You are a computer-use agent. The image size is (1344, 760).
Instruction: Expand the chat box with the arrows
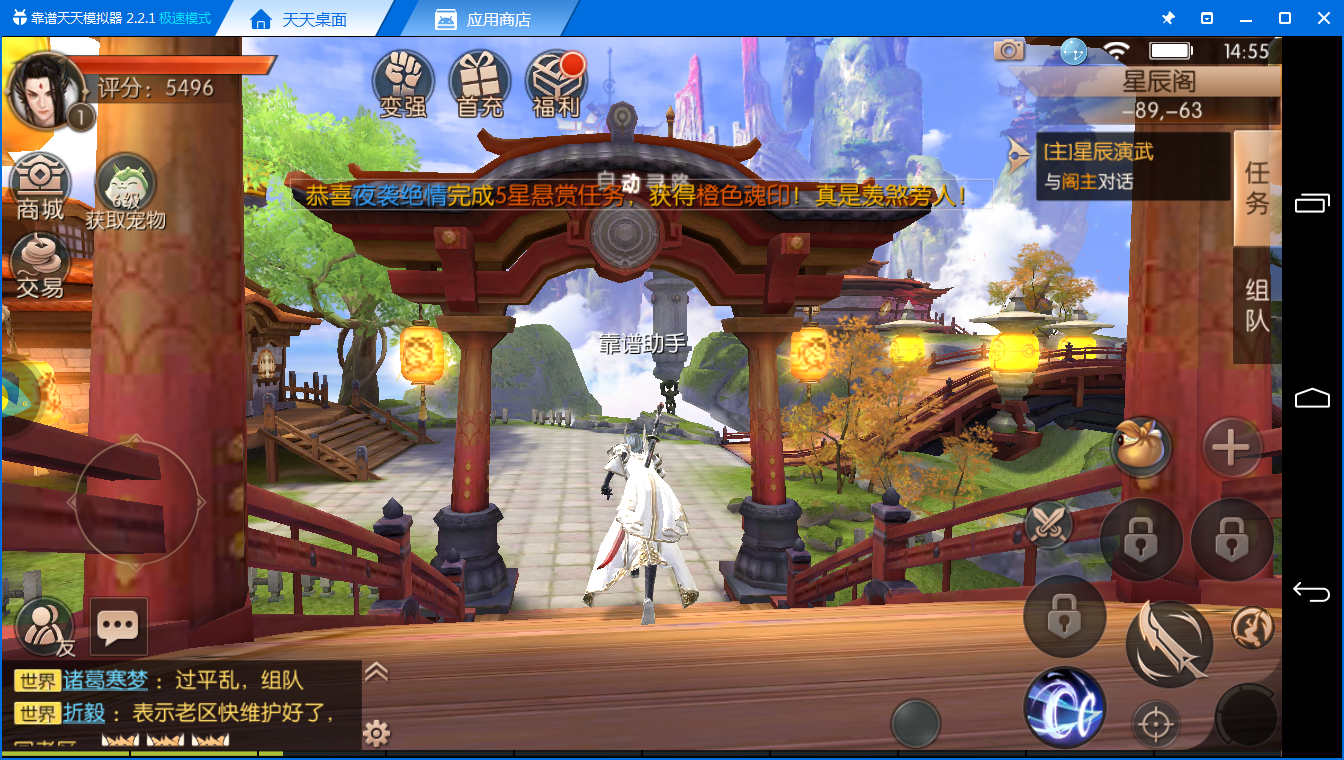376,671
